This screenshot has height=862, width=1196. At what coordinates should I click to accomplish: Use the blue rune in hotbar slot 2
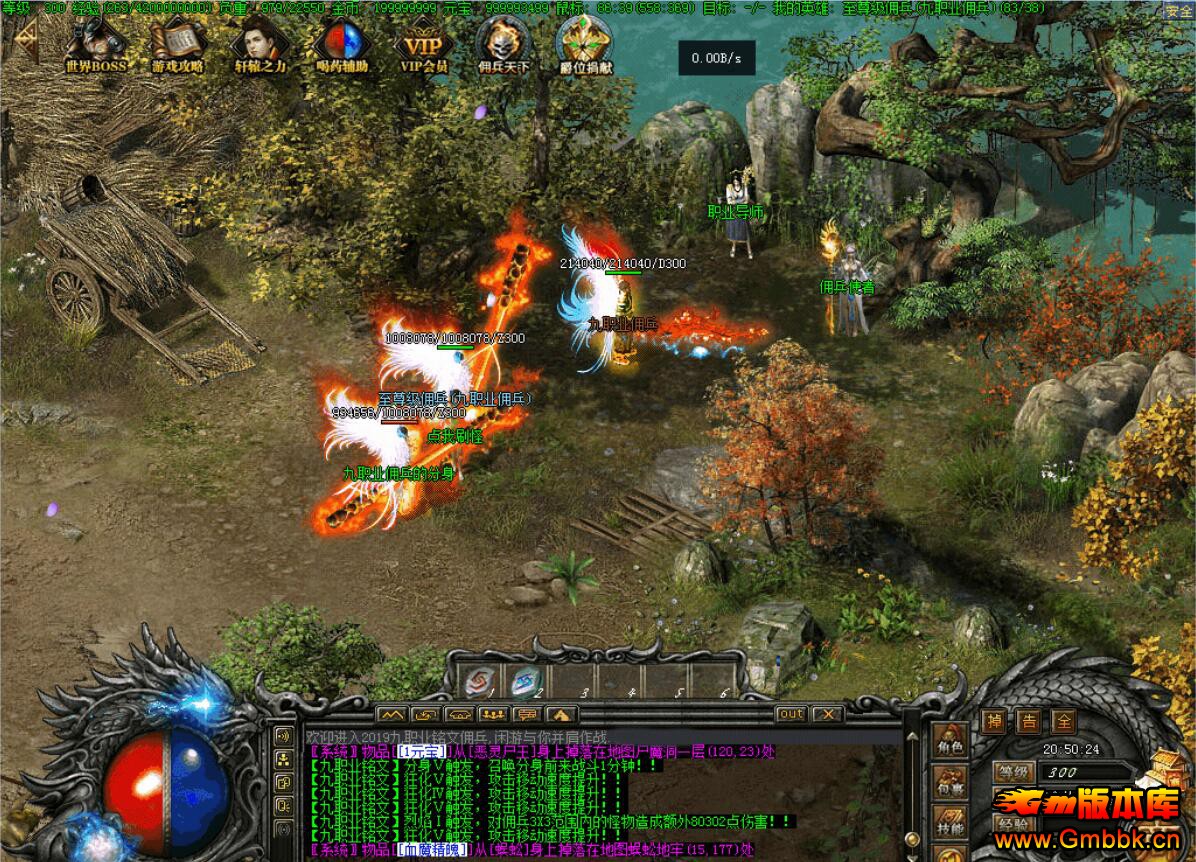pos(524,681)
